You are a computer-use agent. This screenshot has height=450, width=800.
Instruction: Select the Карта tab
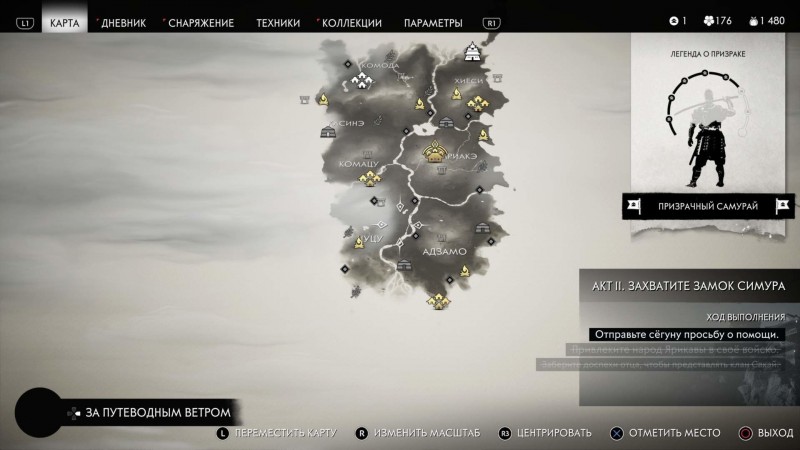coord(65,22)
